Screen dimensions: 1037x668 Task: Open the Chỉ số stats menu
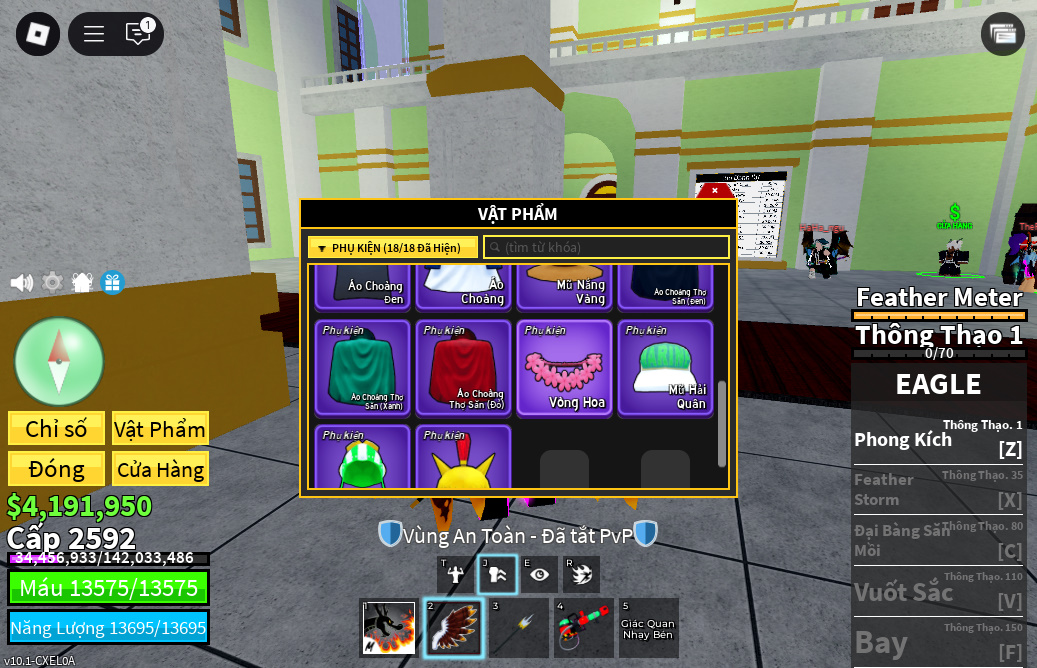coord(56,429)
